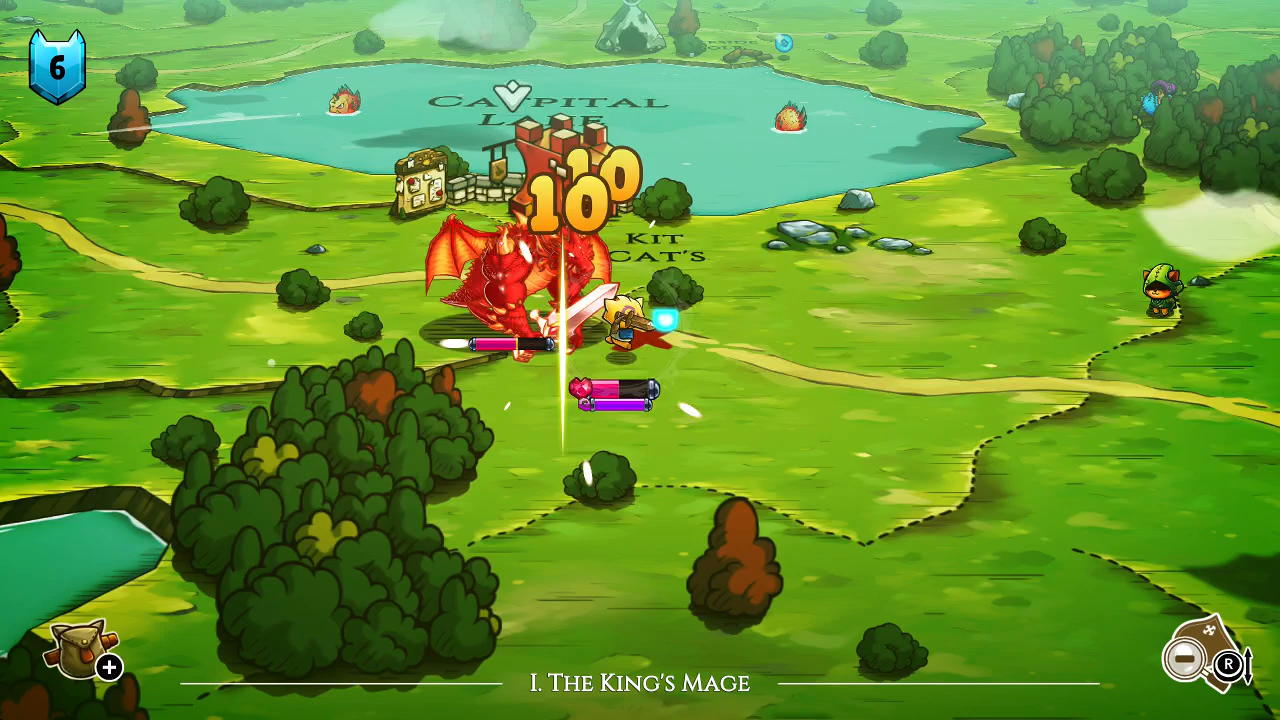Select the map magnifier zoom-out icon
The width and height of the screenshot is (1280, 720).
tap(1185, 659)
